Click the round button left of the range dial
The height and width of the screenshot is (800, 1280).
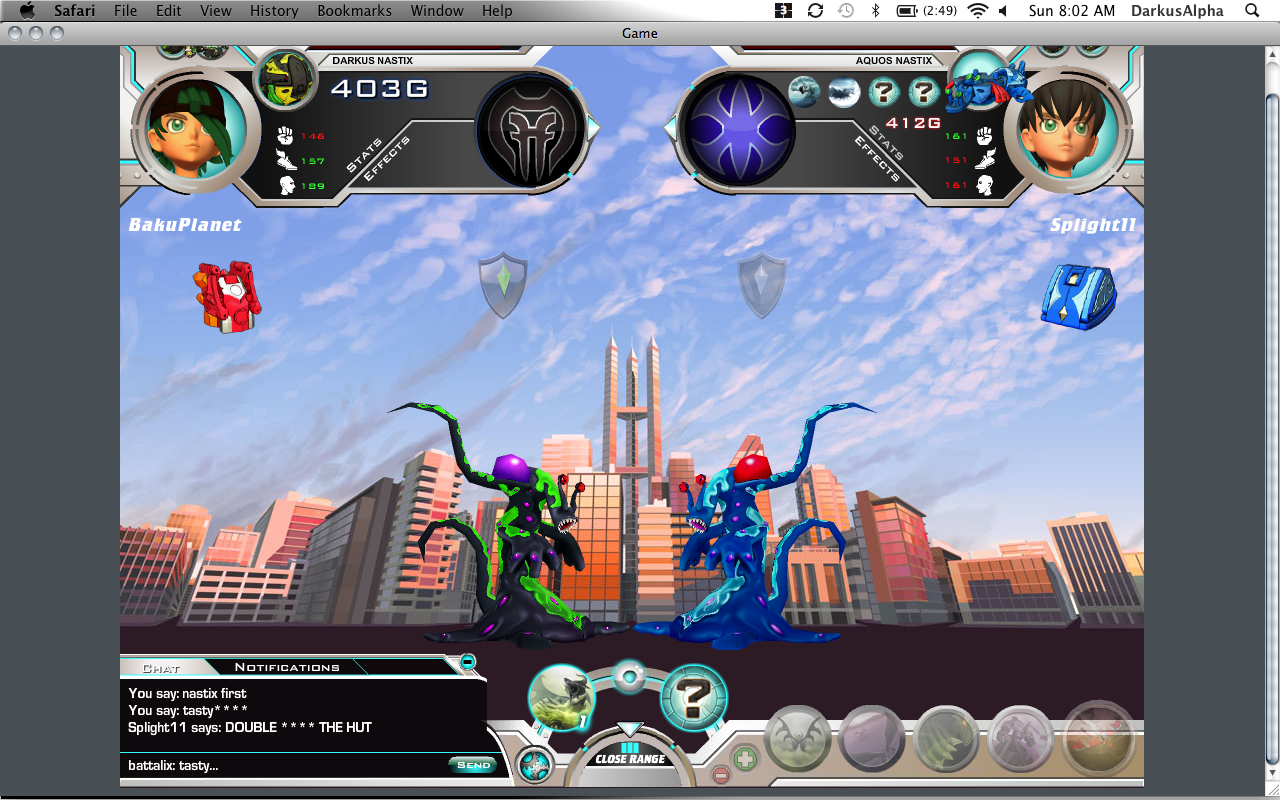535,766
